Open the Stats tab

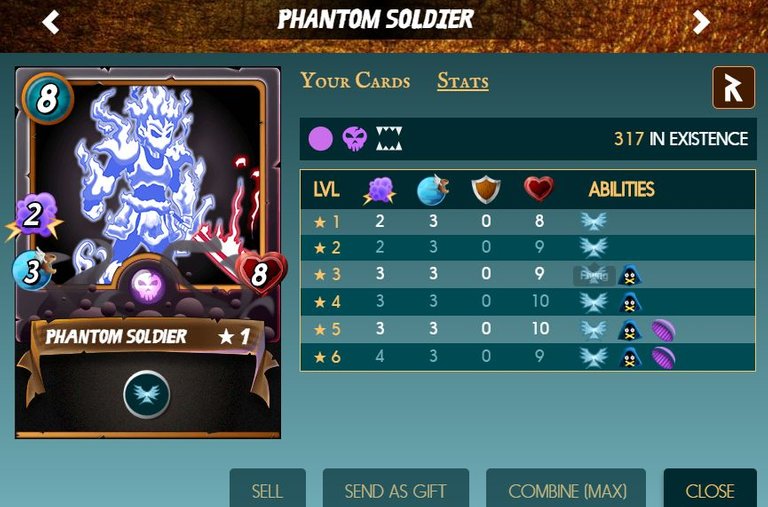point(462,81)
